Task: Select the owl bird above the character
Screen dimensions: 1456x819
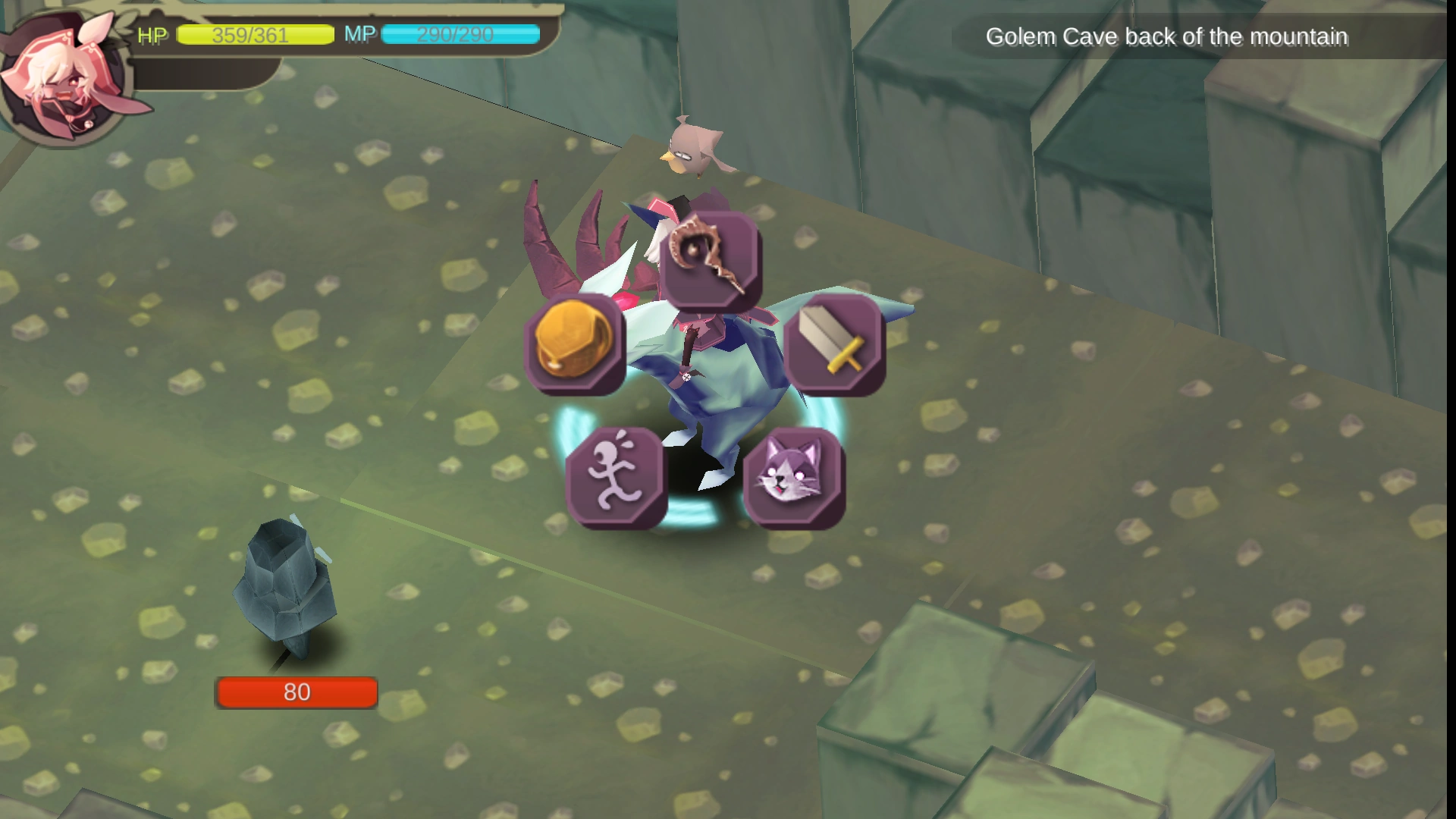Action: pos(694,148)
